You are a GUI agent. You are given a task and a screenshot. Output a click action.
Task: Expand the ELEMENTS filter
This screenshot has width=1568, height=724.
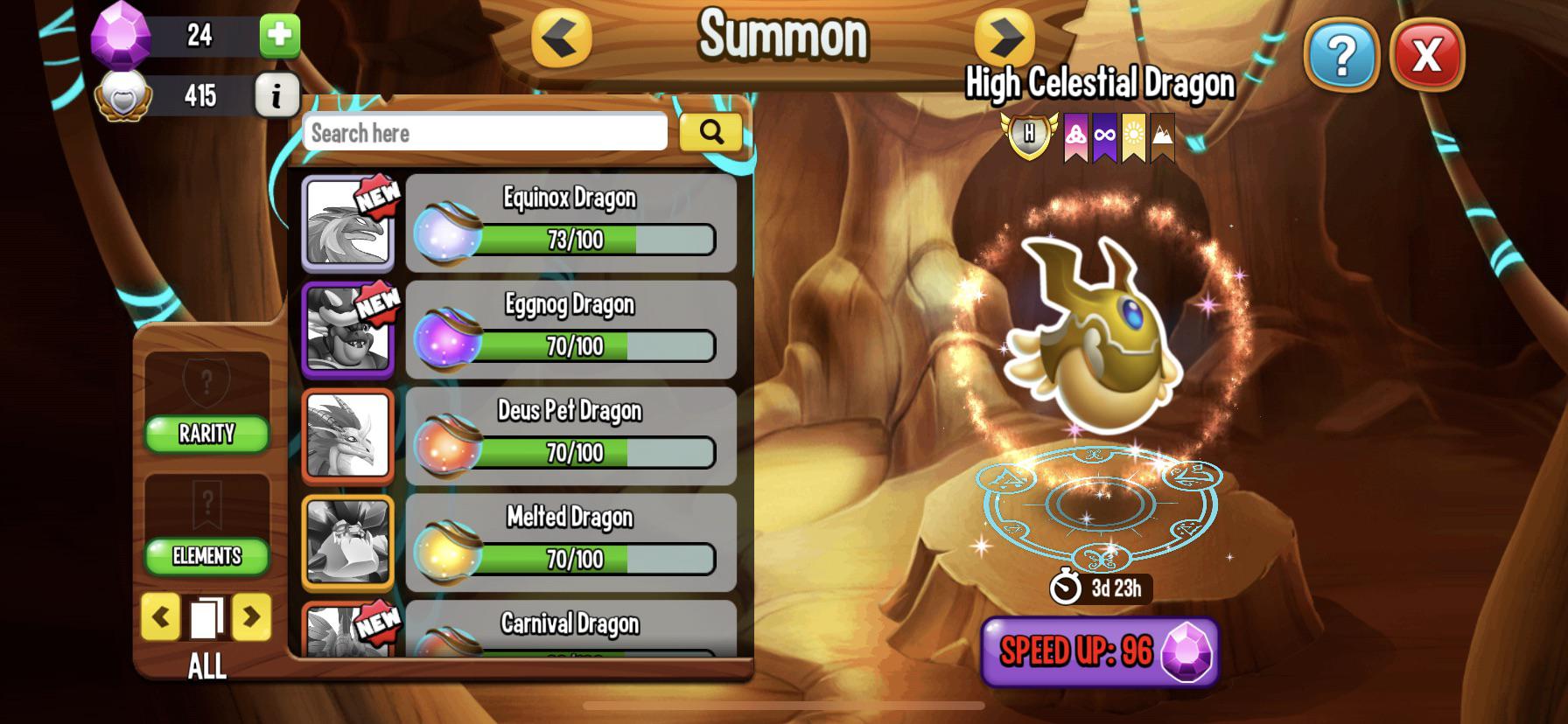click(206, 555)
